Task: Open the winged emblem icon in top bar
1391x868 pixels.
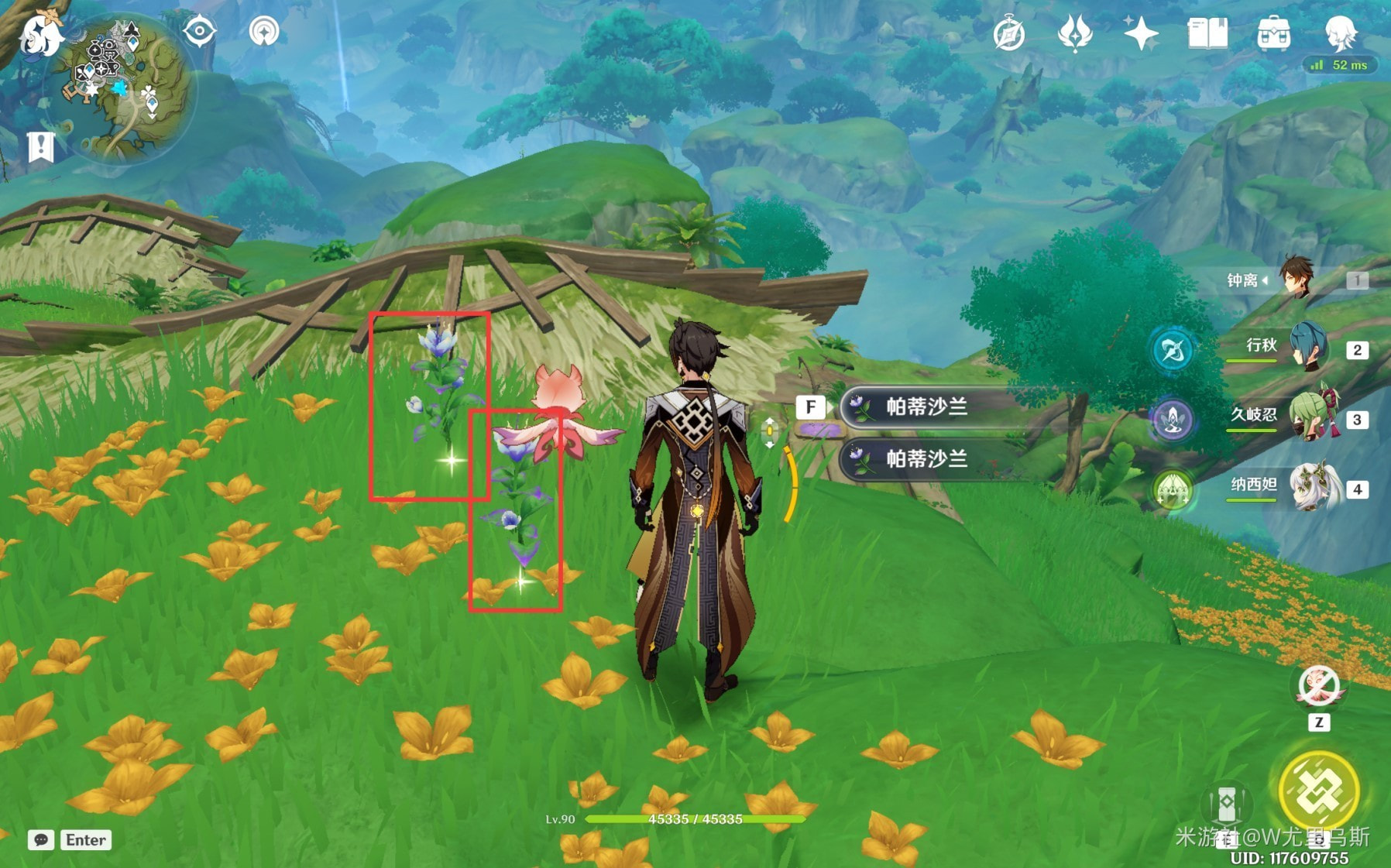Action: point(1075,34)
